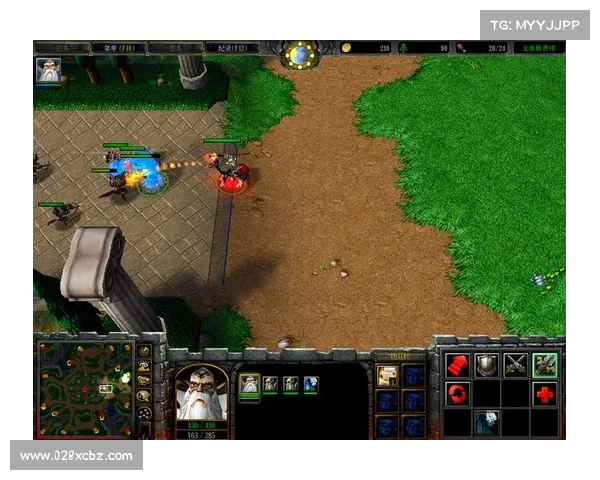Click on the minimap
Viewport: 600px width, 480px height.
86,388
